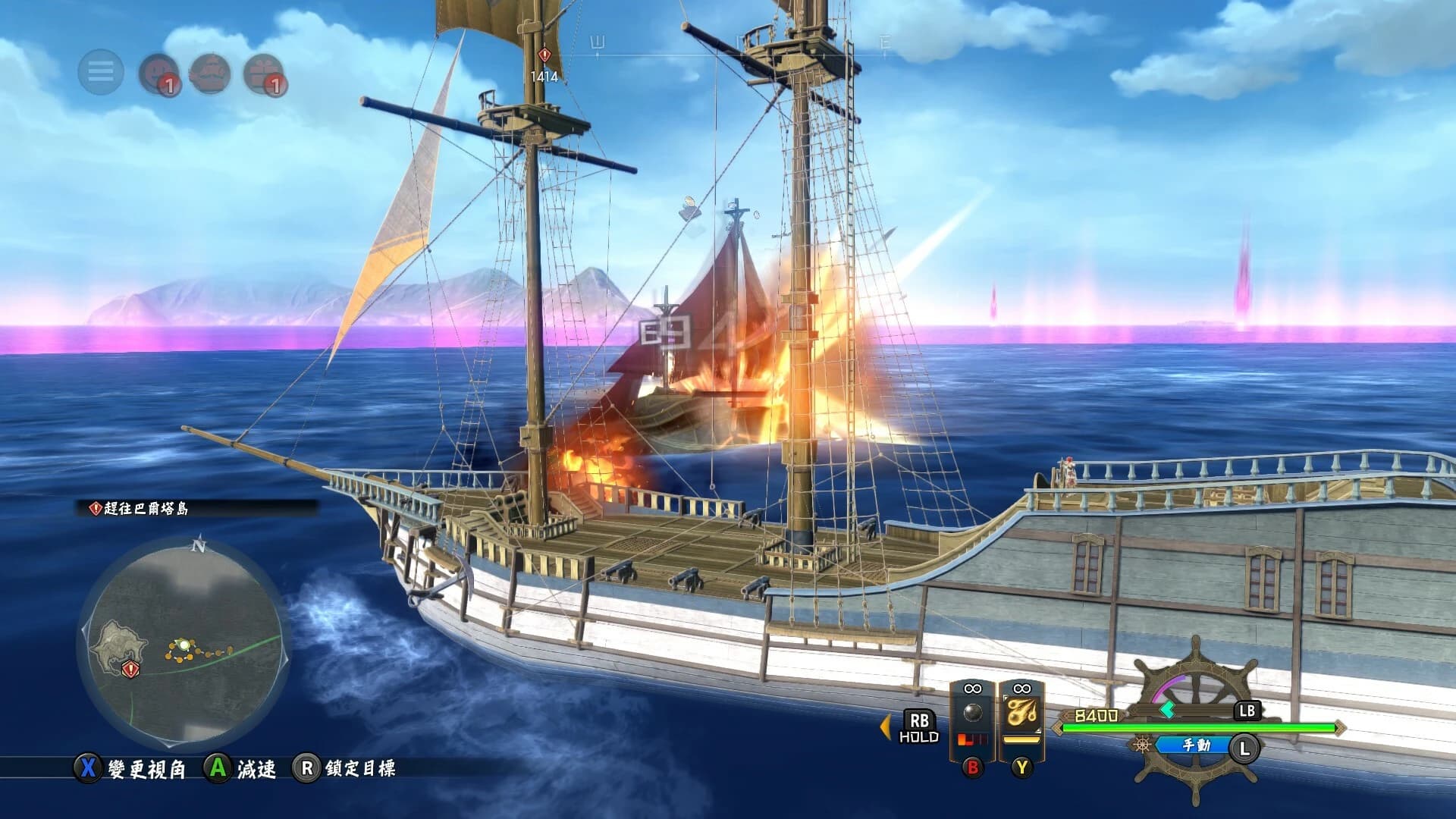The width and height of the screenshot is (1456, 819).
Task: Open the mustache face icon
Action: (x=211, y=74)
